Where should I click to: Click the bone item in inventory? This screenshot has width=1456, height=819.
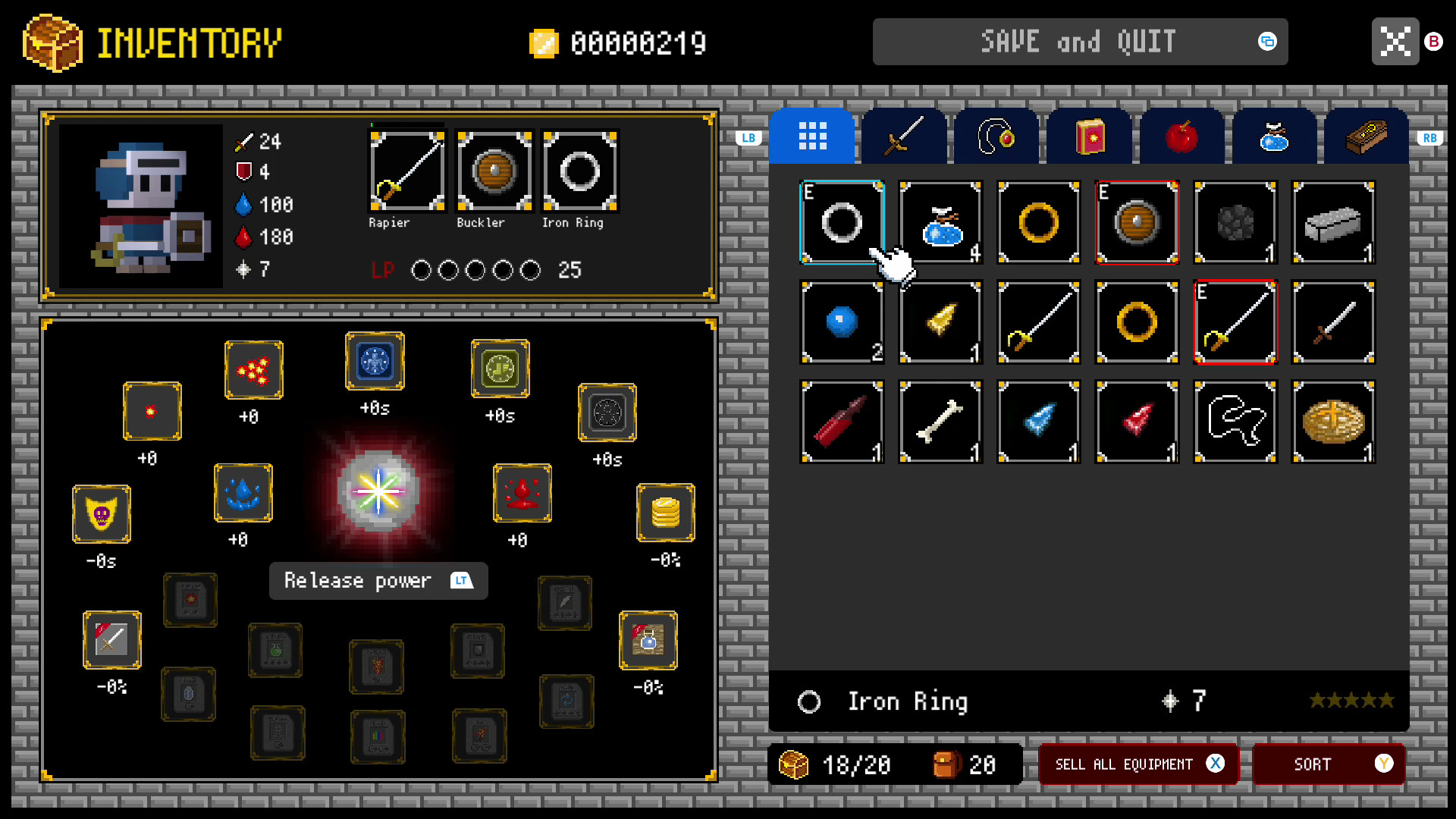[940, 421]
